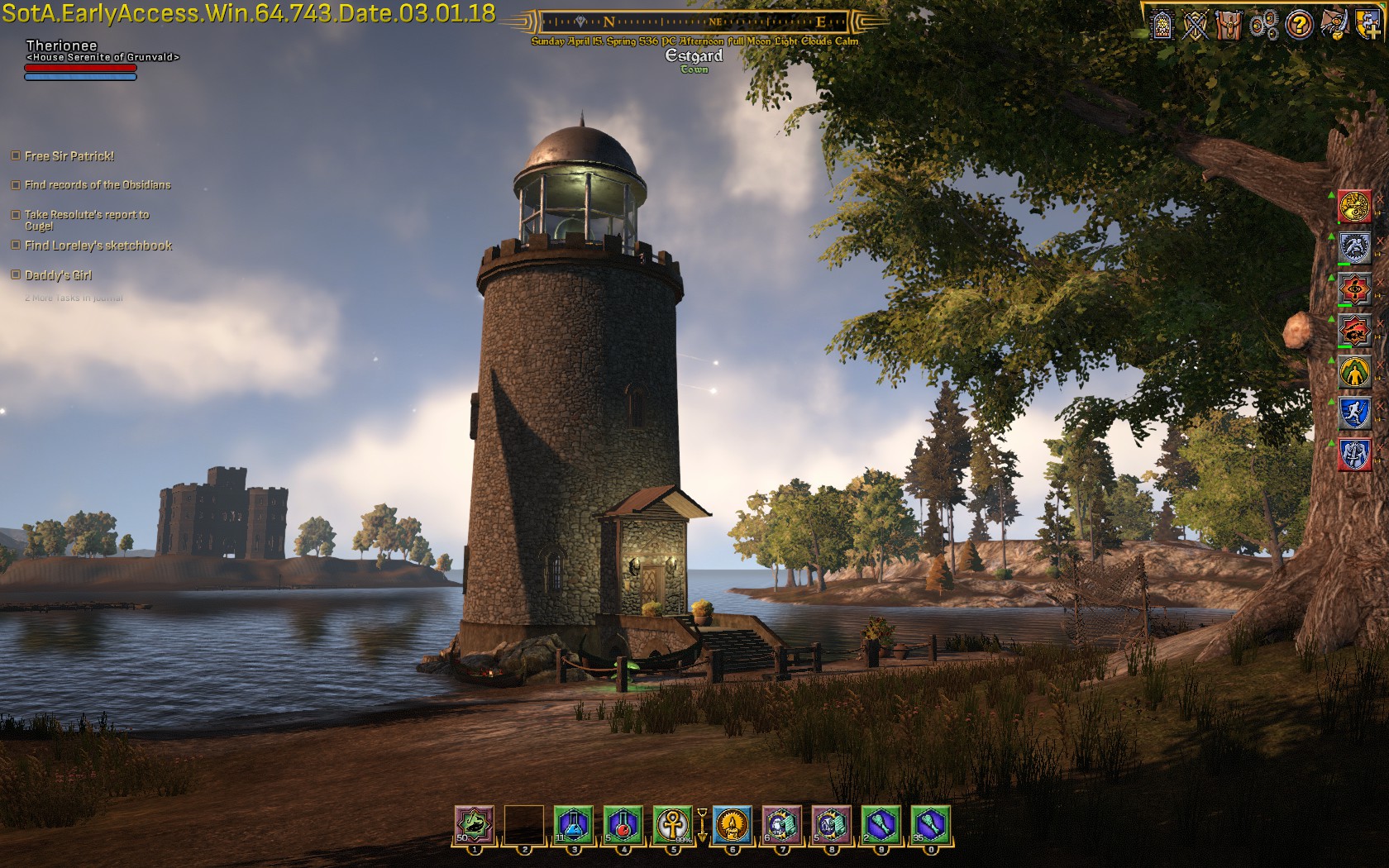Activate the golden ankh ability
Viewport: 1389px width, 868px height.
(673, 824)
